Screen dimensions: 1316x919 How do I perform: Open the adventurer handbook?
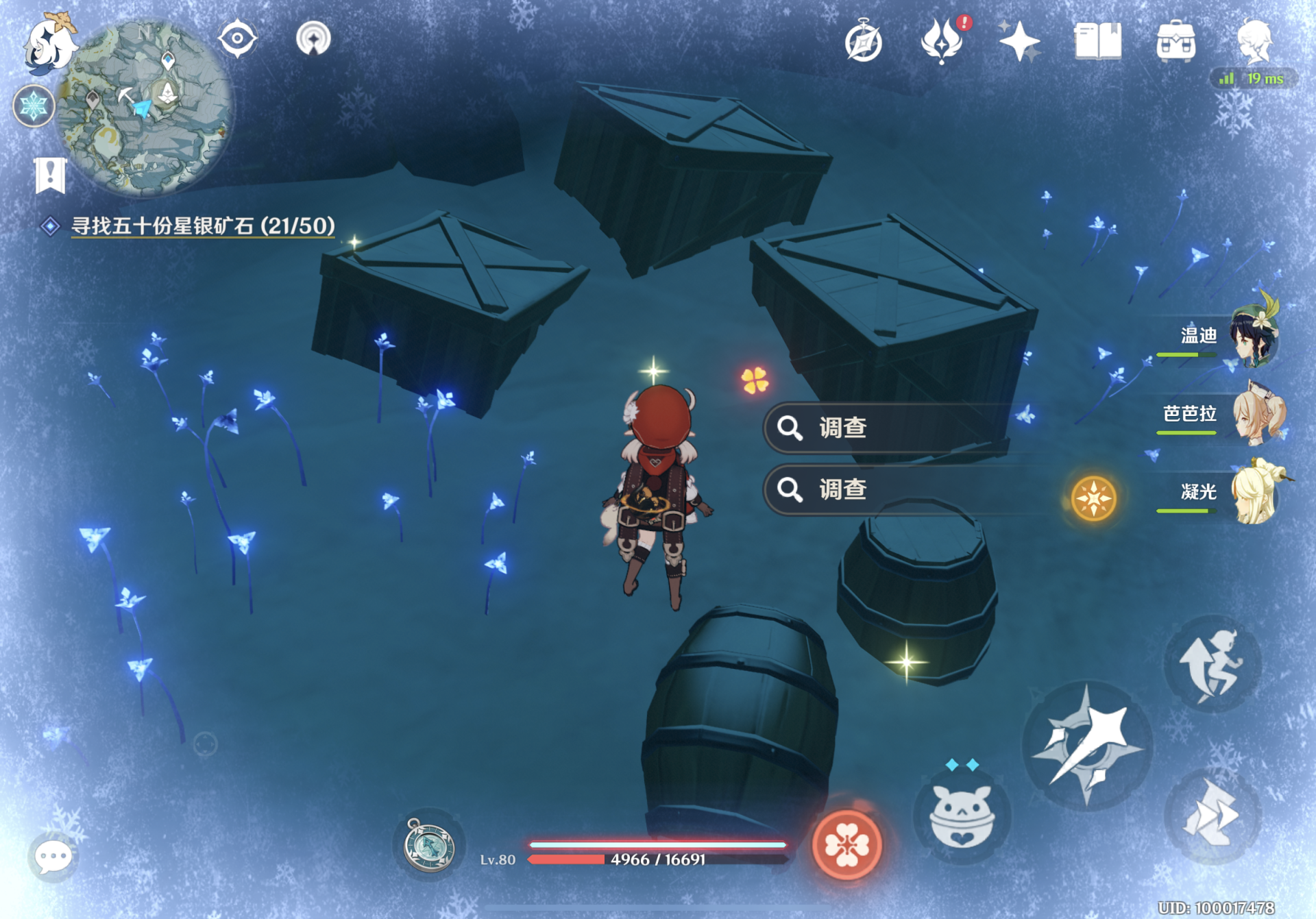click(x=1097, y=41)
